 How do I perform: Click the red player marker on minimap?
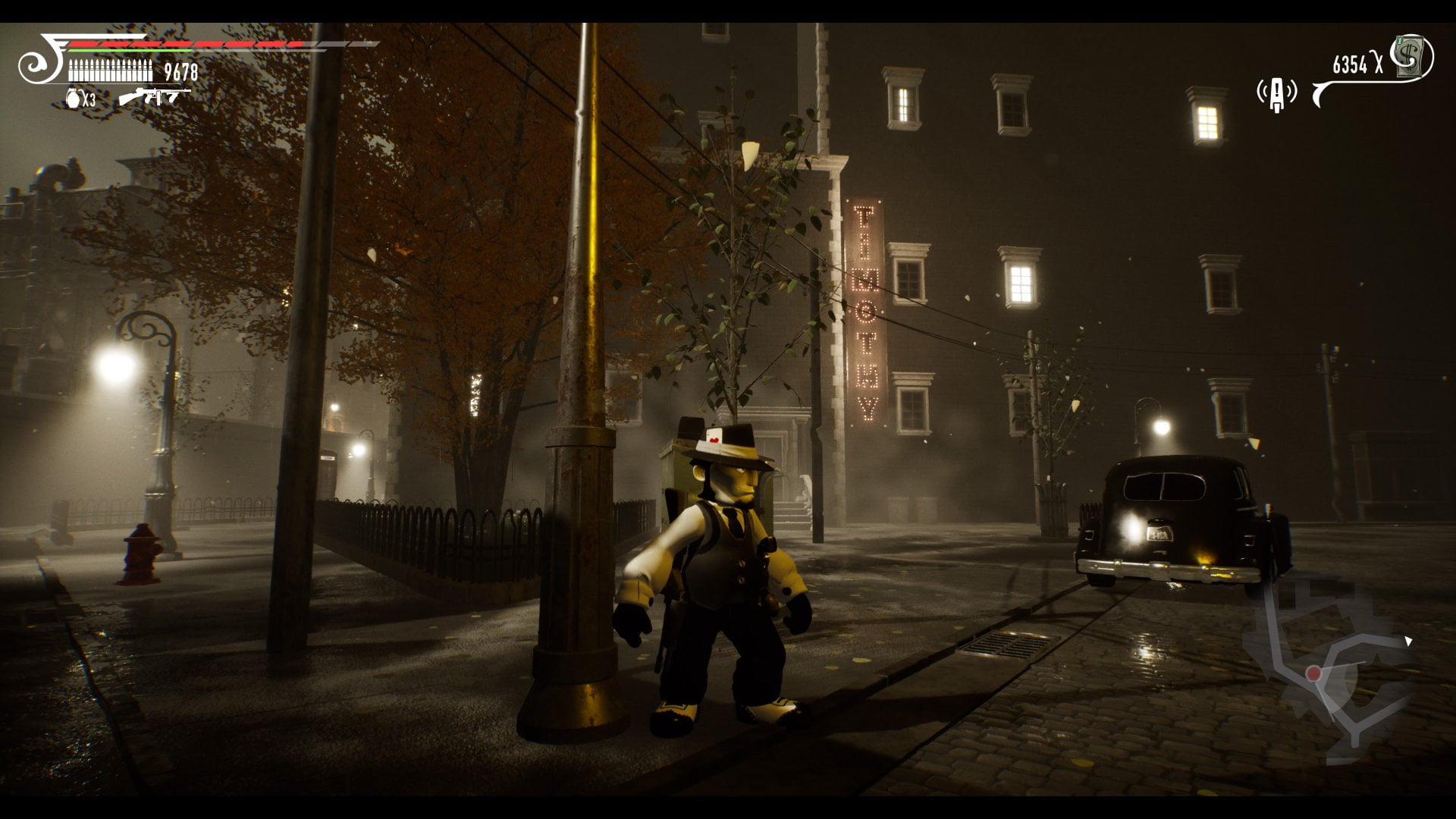point(1313,673)
